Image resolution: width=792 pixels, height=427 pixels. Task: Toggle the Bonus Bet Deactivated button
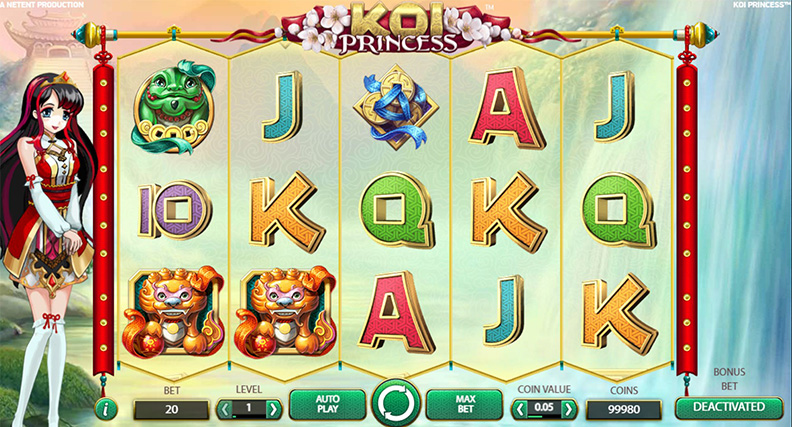[727, 407]
